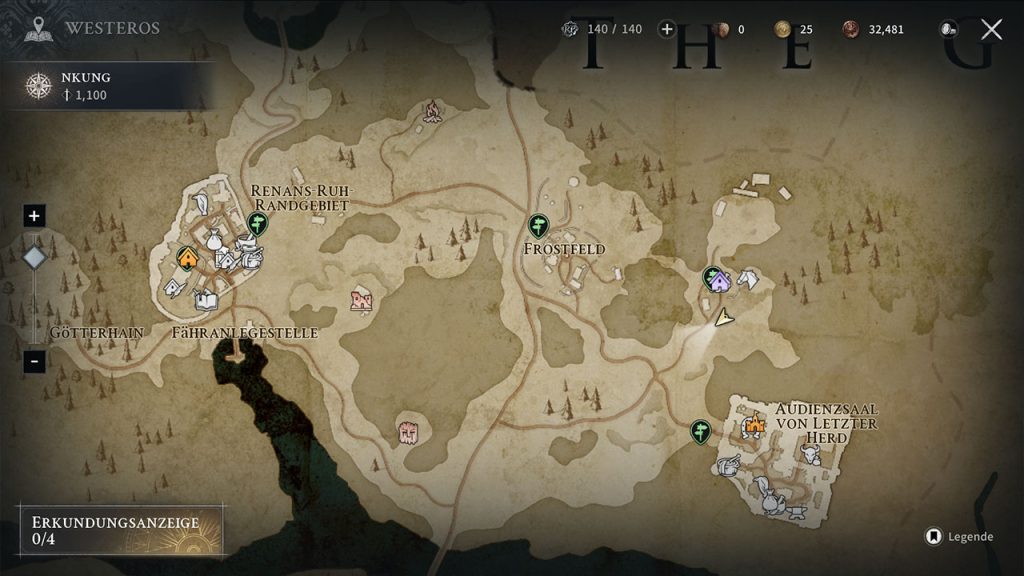Open the map legend

point(958,537)
